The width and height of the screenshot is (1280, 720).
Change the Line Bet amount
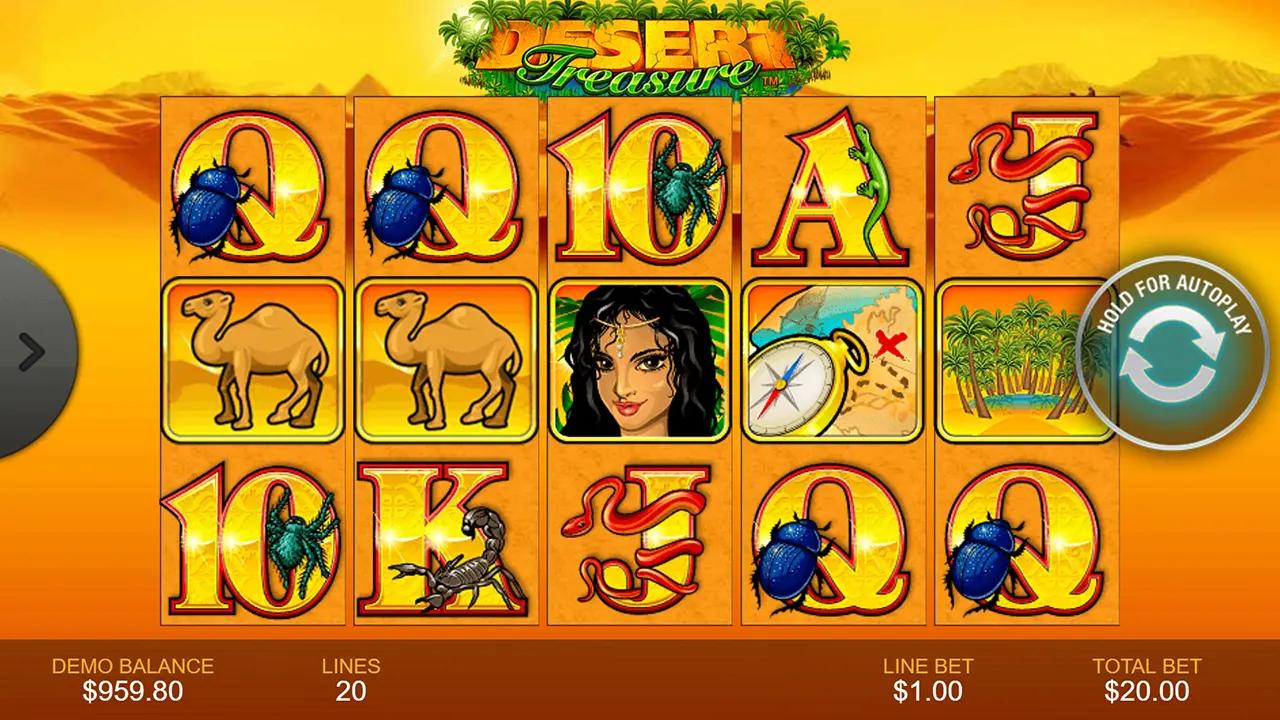pos(927,680)
